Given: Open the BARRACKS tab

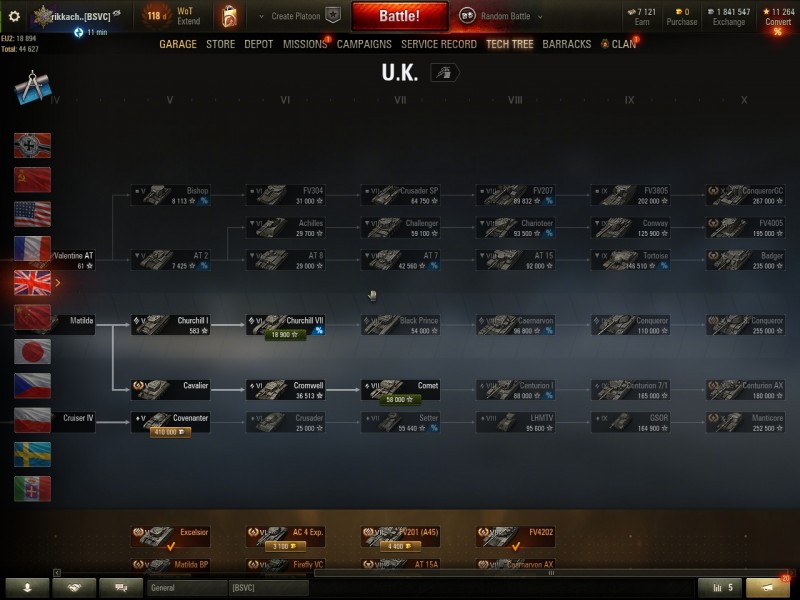Looking at the screenshot, I should pos(566,45).
